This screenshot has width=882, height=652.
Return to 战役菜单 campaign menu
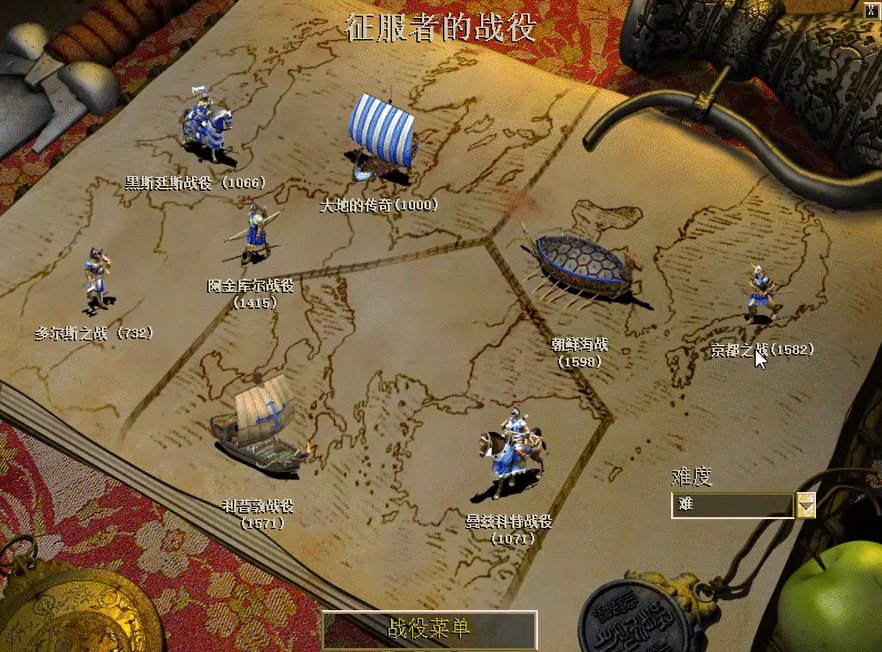(430, 629)
